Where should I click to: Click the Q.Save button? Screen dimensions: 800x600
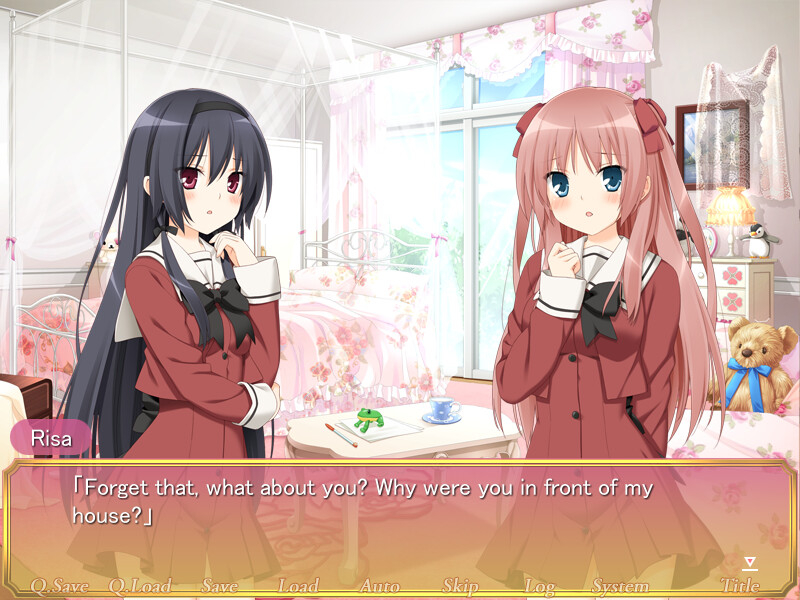tap(60, 586)
